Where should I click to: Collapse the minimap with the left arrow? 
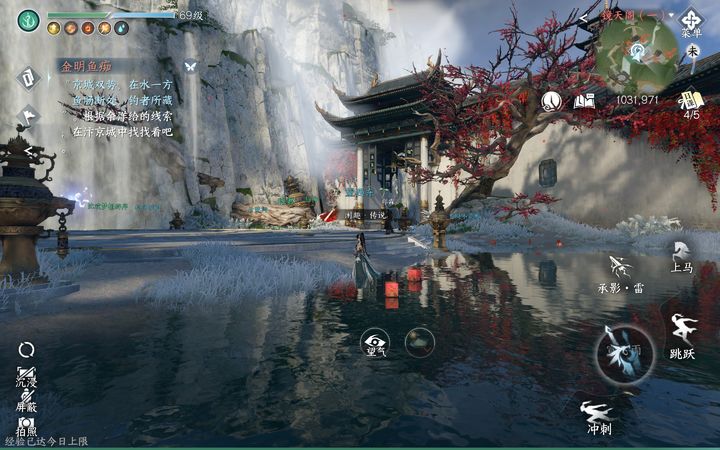pyautogui.click(x=584, y=18)
